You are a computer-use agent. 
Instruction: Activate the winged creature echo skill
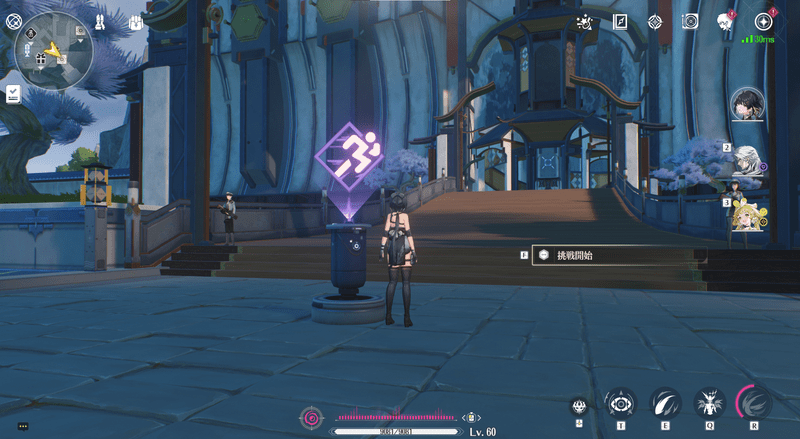pos(711,404)
